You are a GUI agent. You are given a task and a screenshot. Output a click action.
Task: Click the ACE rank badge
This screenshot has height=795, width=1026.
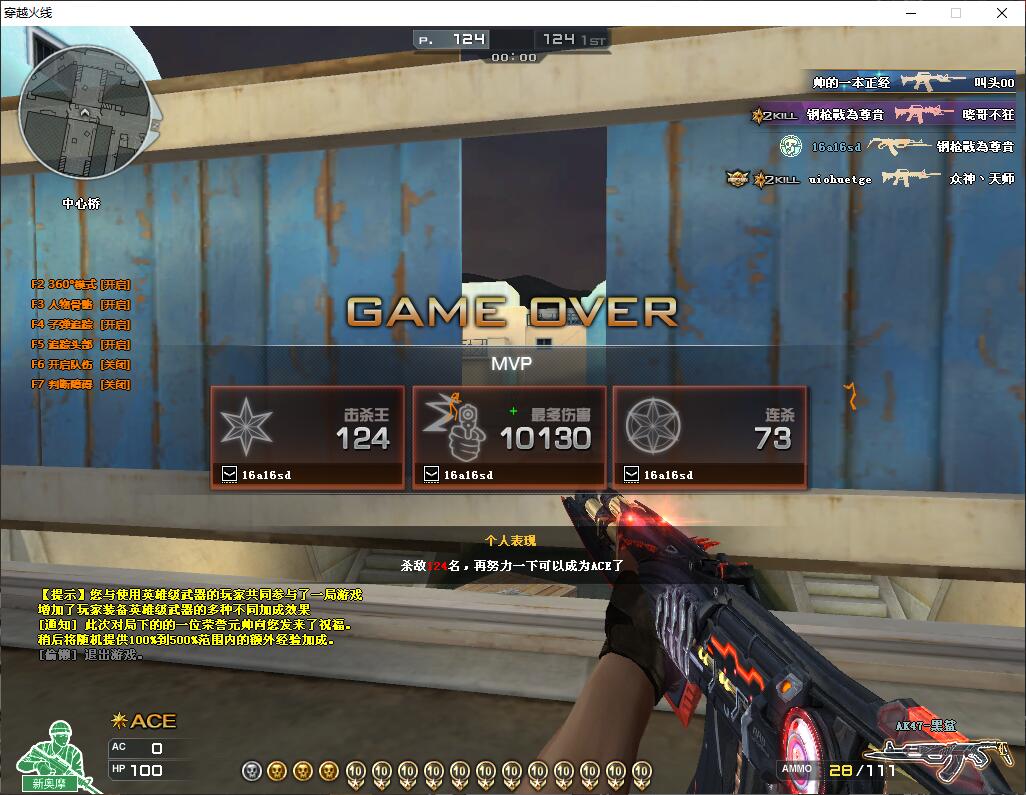pyautogui.click(x=144, y=721)
